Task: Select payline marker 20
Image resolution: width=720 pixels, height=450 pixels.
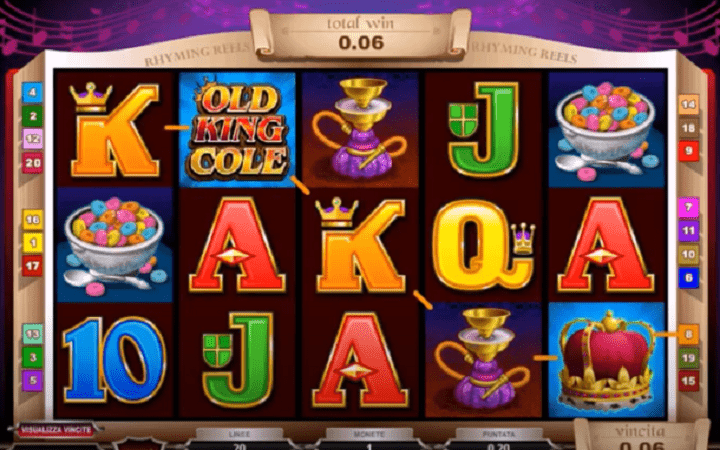Action: (x=33, y=163)
